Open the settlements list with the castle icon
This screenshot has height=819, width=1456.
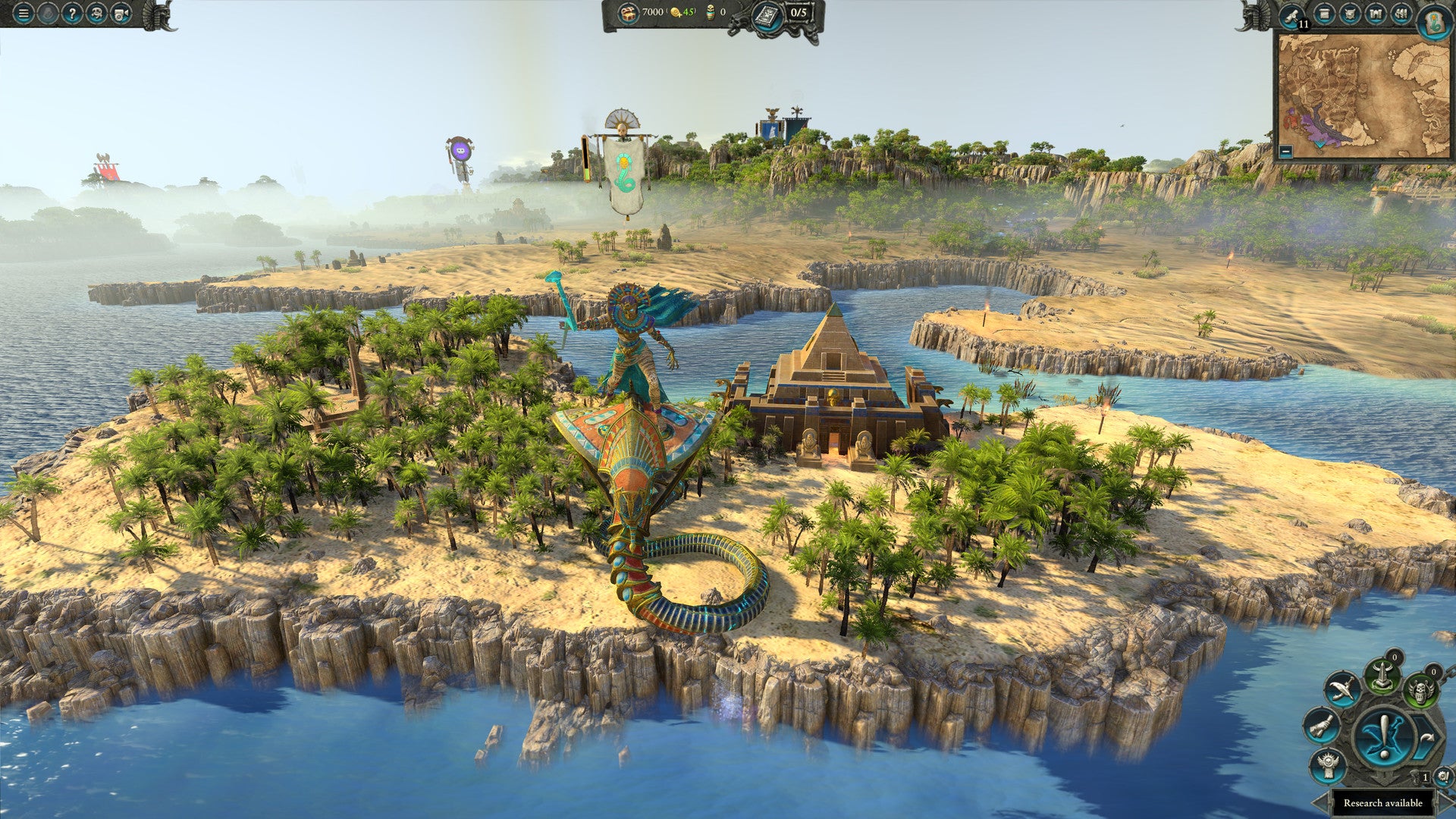coord(1376,14)
